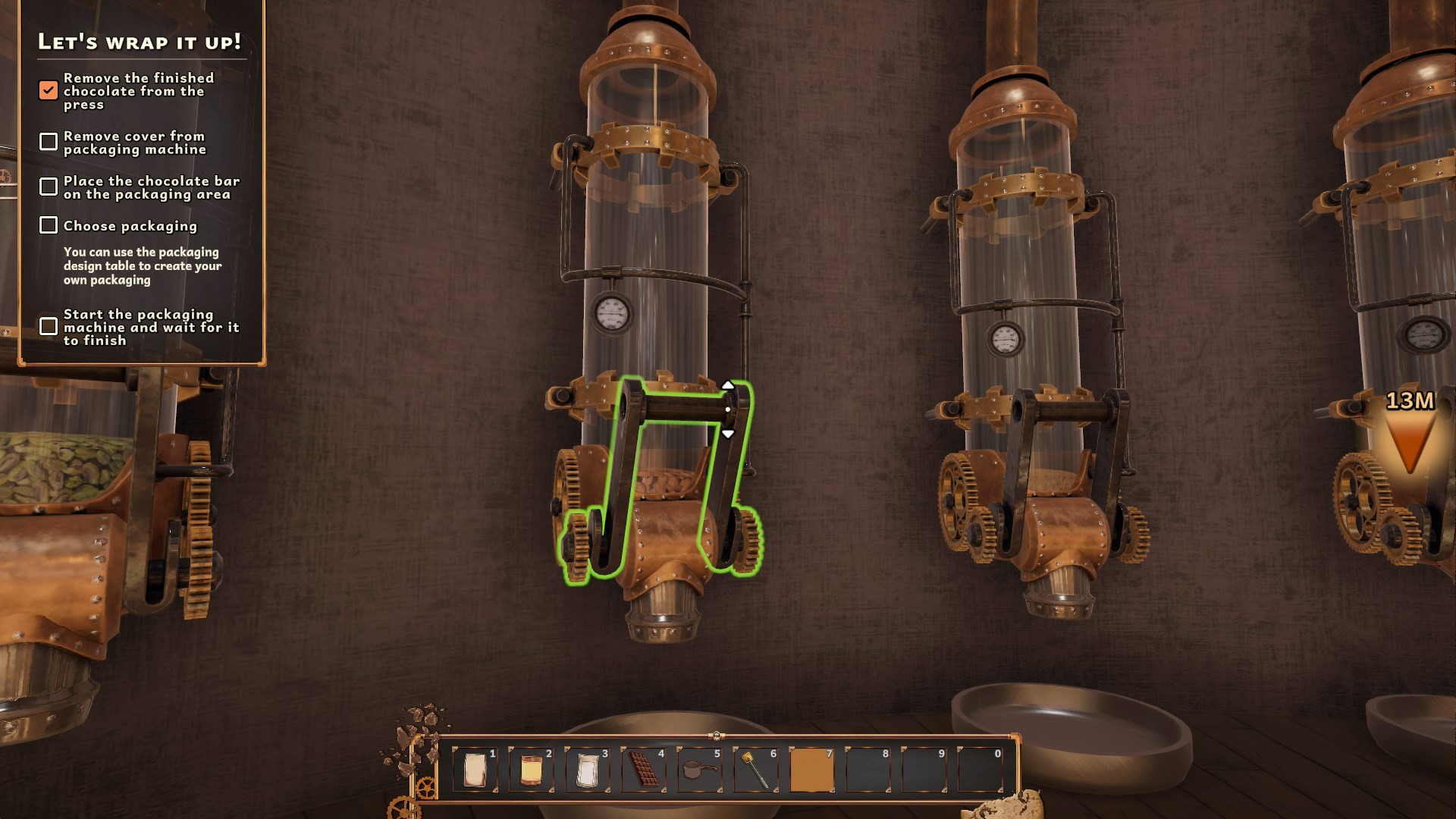Click the "Choose packaging" objective checkbox
The width and height of the screenshot is (1456, 819).
[x=49, y=225]
